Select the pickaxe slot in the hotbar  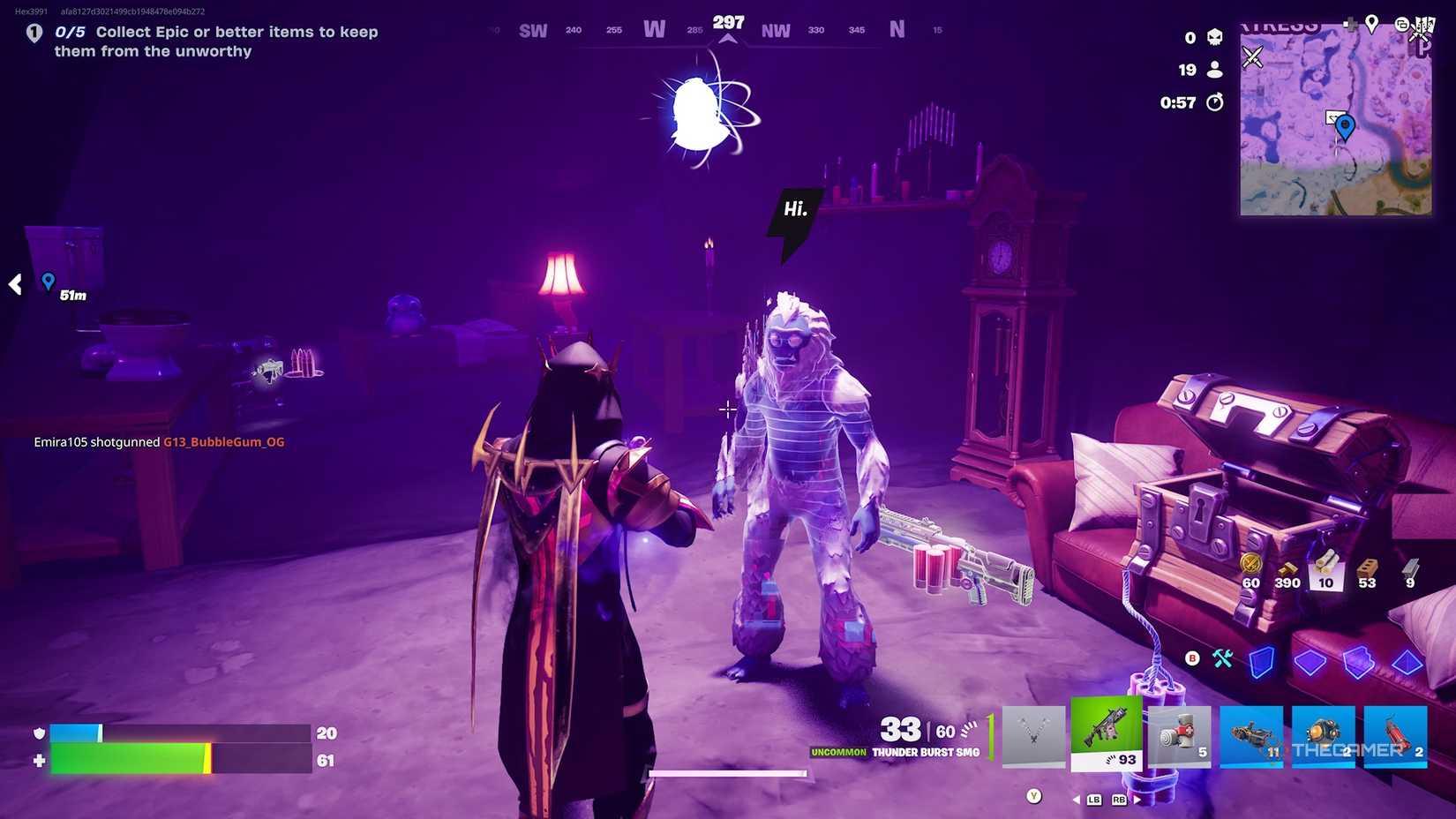pyautogui.click(x=1035, y=737)
